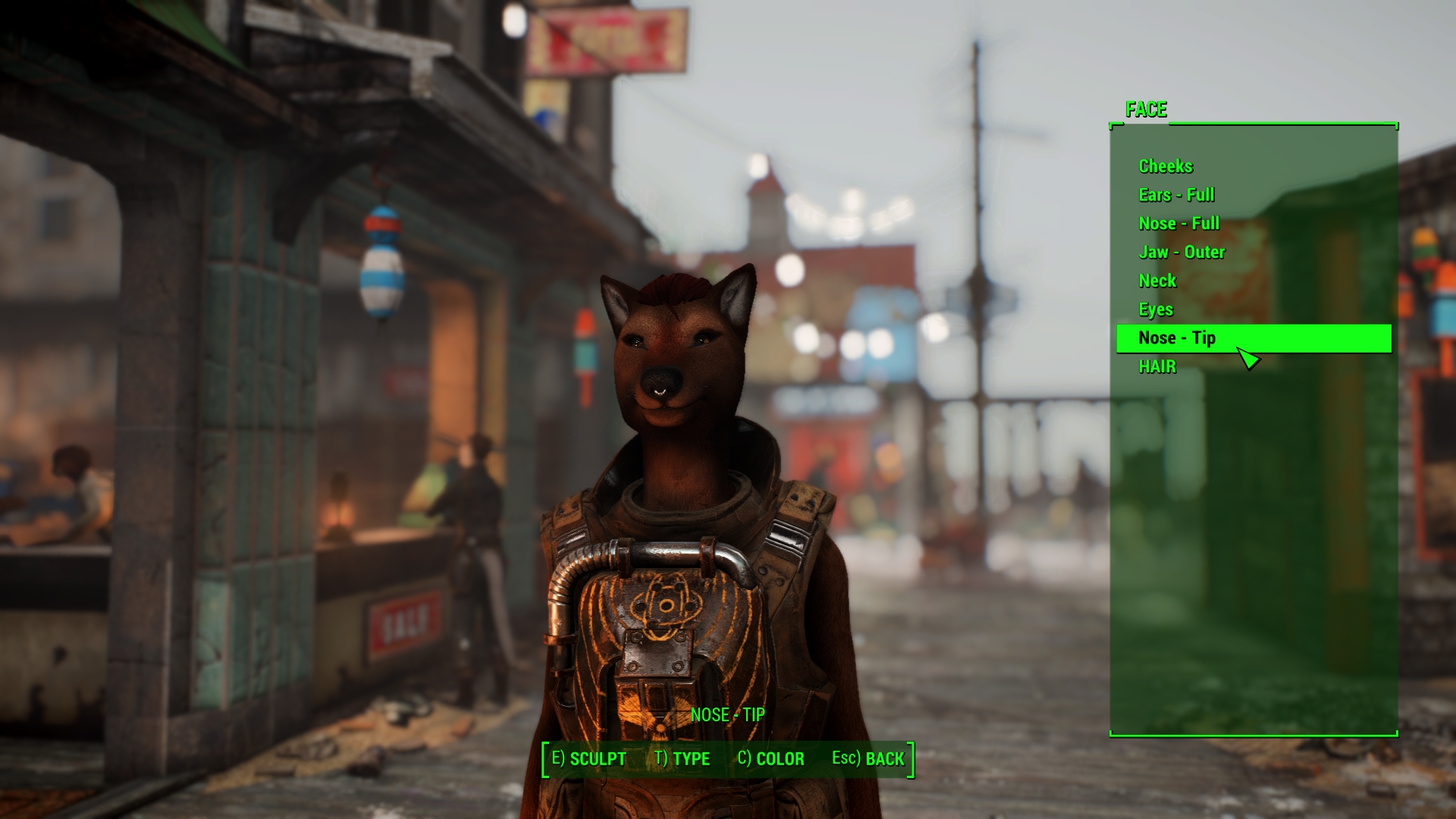The height and width of the screenshot is (819, 1456).
Task: Select Jaw - Outer for editing
Action: pyautogui.click(x=1181, y=252)
